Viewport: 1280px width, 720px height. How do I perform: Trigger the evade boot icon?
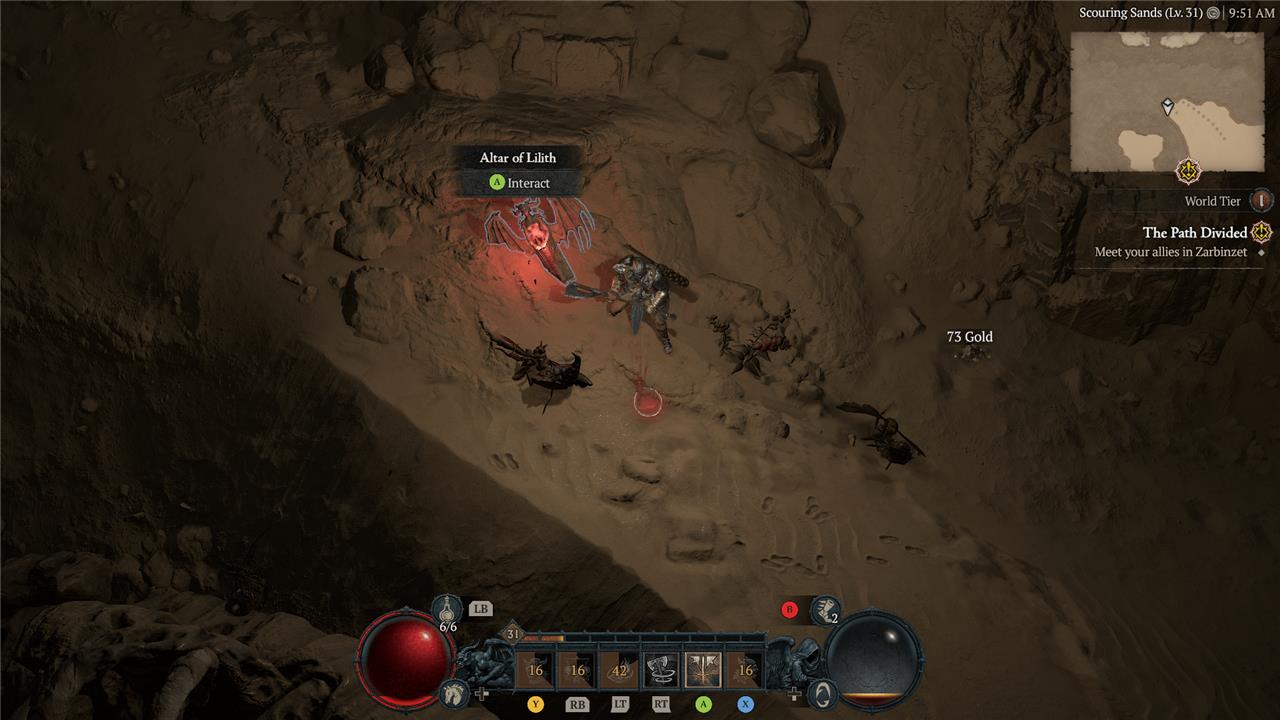click(x=824, y=608)
